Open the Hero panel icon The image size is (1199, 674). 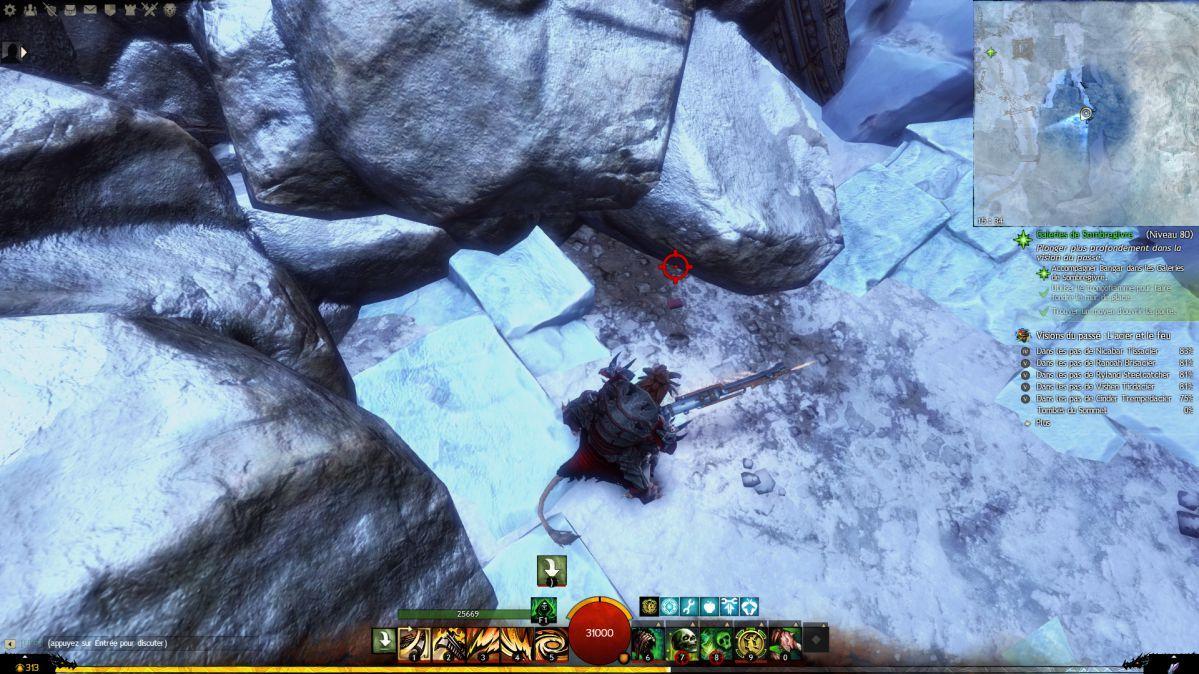point(49,10)
